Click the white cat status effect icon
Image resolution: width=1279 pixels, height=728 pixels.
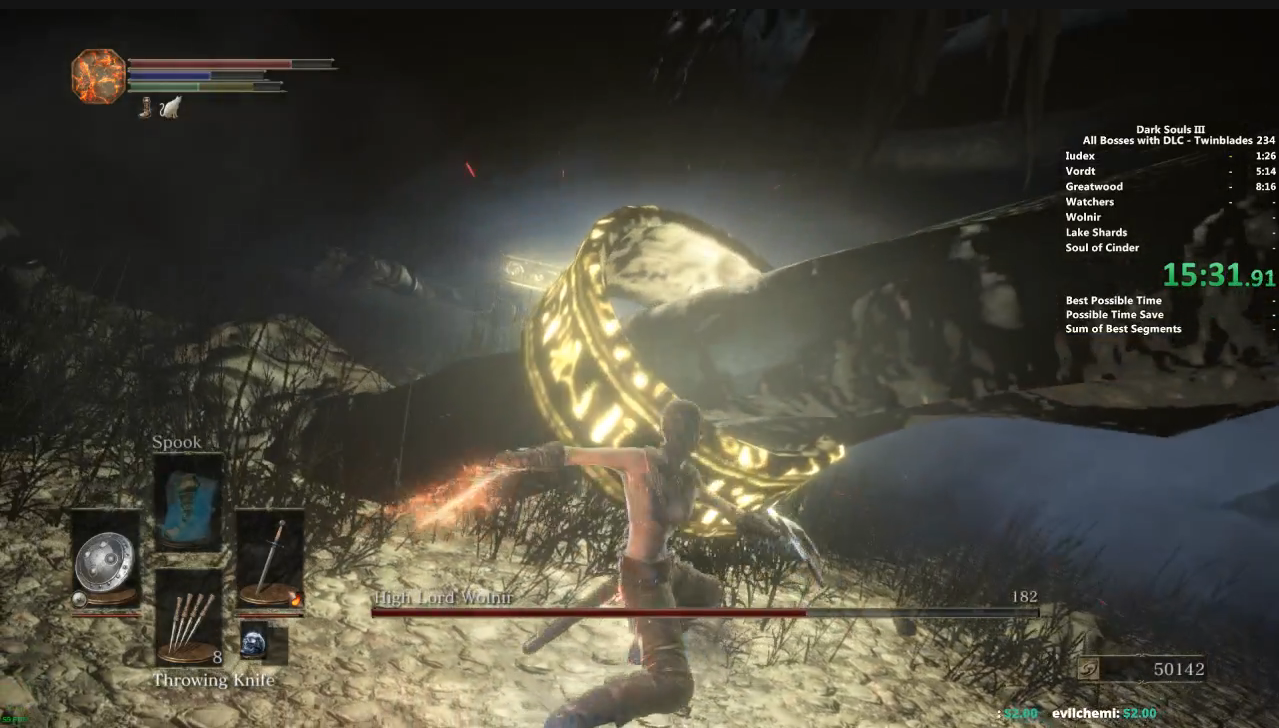tap(170, 107)
